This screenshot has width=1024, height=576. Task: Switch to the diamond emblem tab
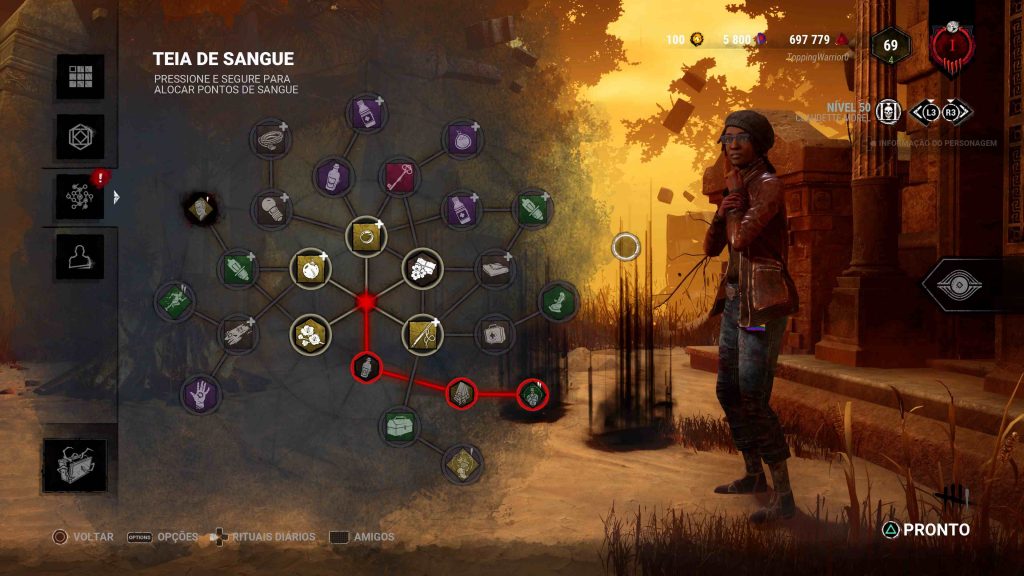(x=80, y=136)
